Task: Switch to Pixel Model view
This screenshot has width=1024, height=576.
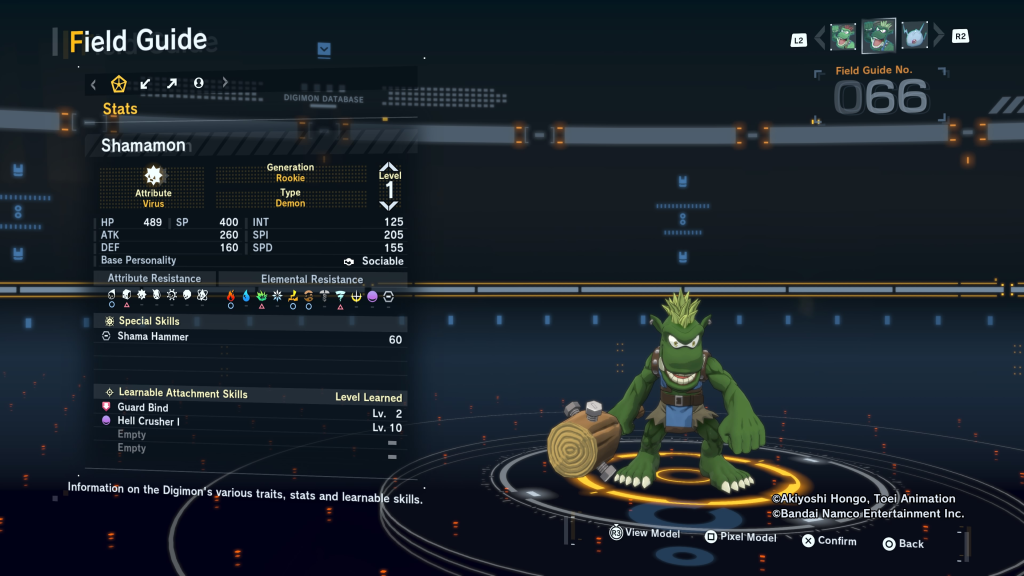Action: [739, 538]
